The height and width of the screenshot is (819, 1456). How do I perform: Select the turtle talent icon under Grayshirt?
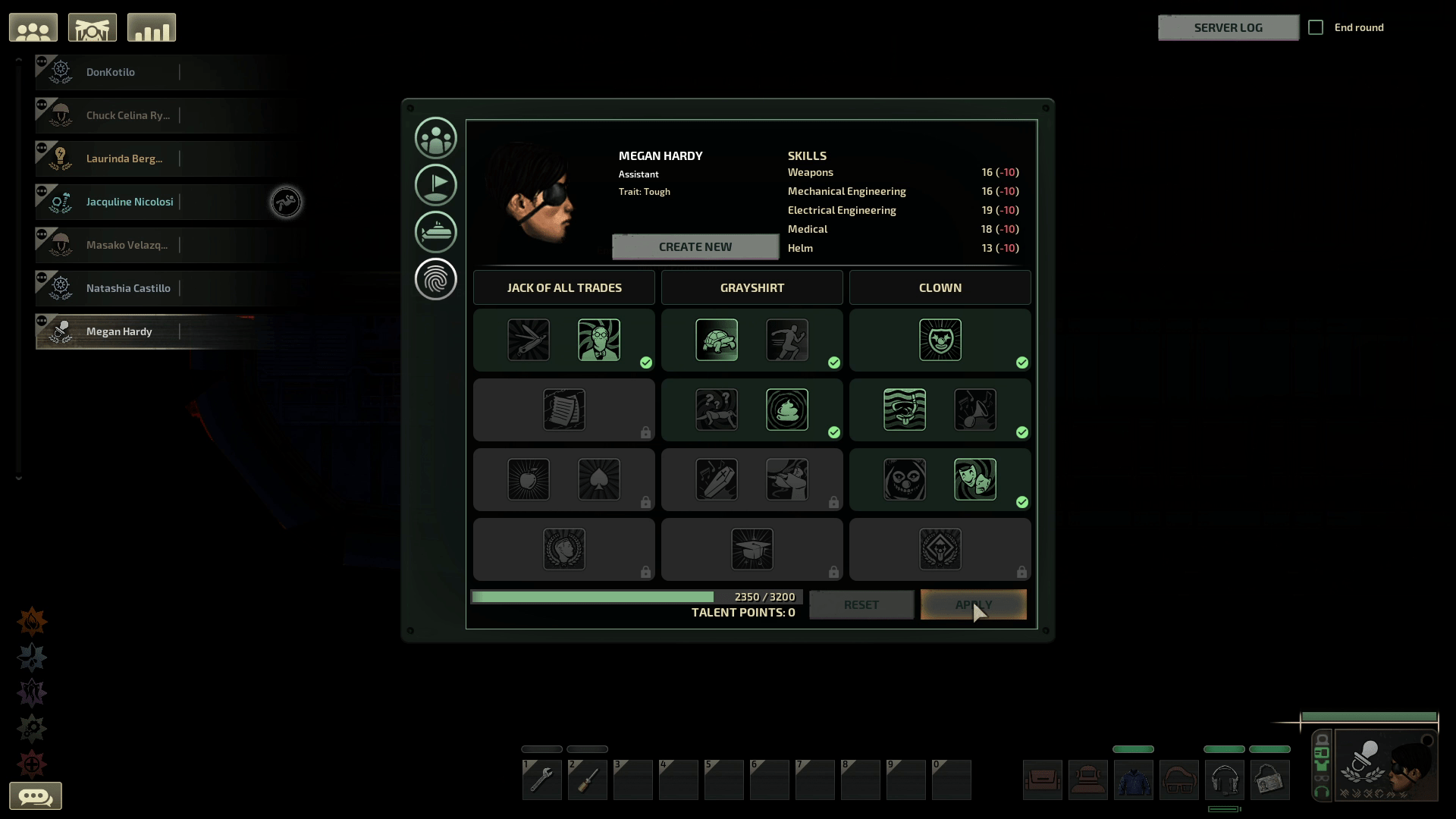[717, 340]
